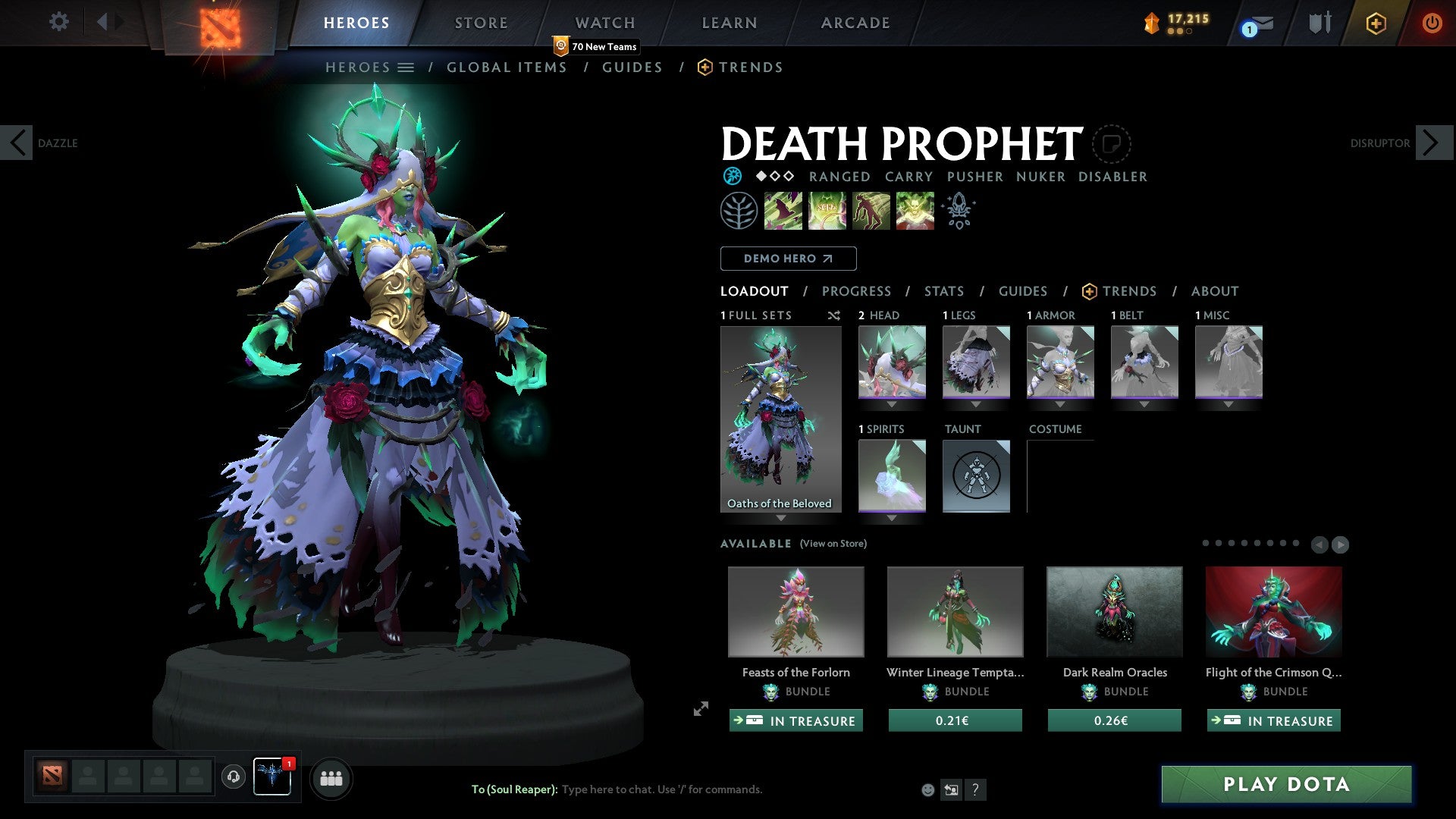Show the hero Progress tab

pos(856,291)
